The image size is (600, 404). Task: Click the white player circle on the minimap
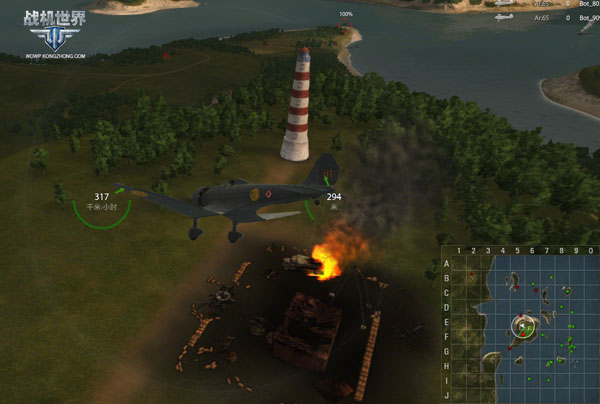(523, 326)
